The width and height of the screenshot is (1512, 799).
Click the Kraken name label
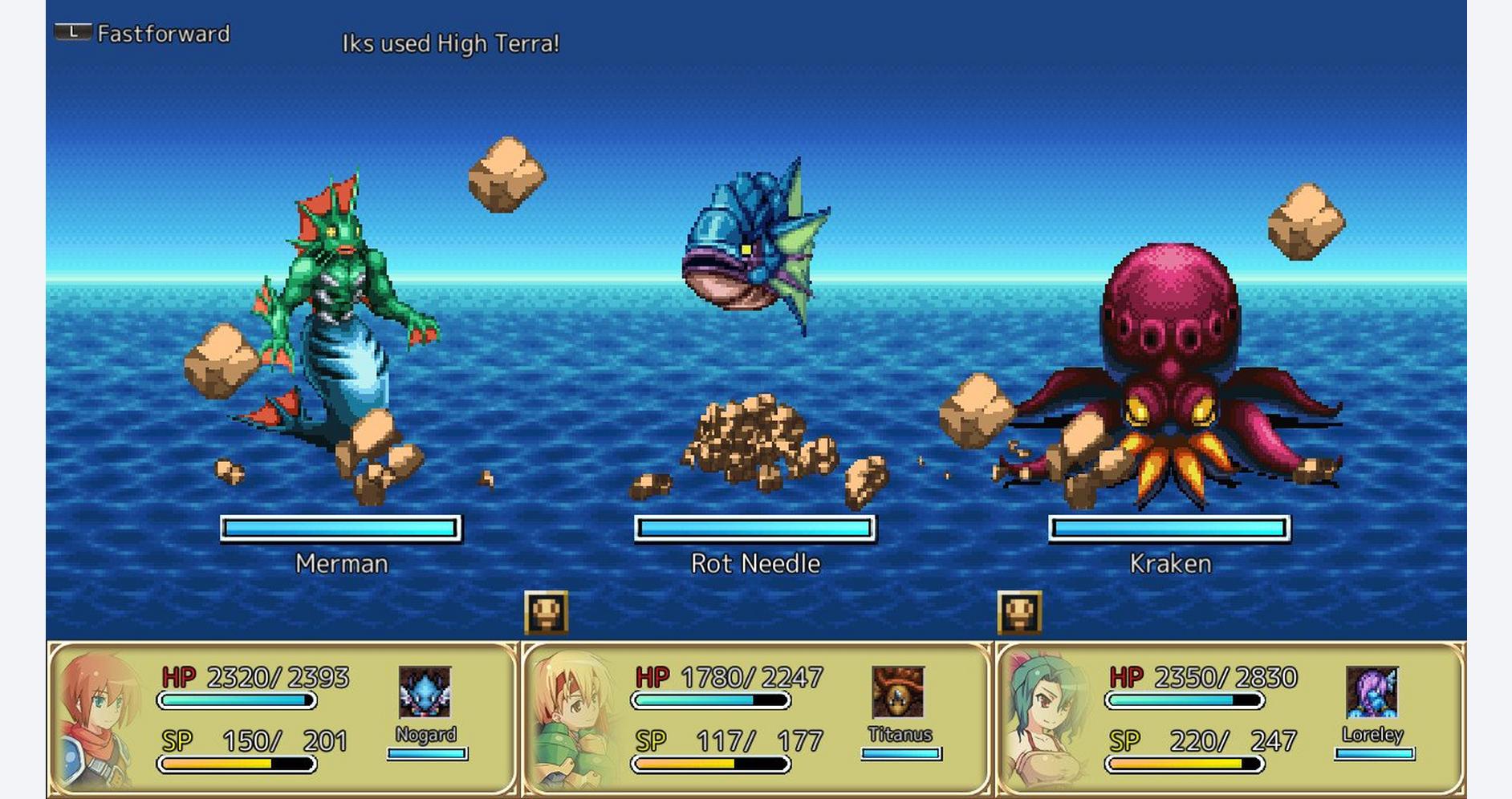pyautogui.click(x=1172, y=564)
